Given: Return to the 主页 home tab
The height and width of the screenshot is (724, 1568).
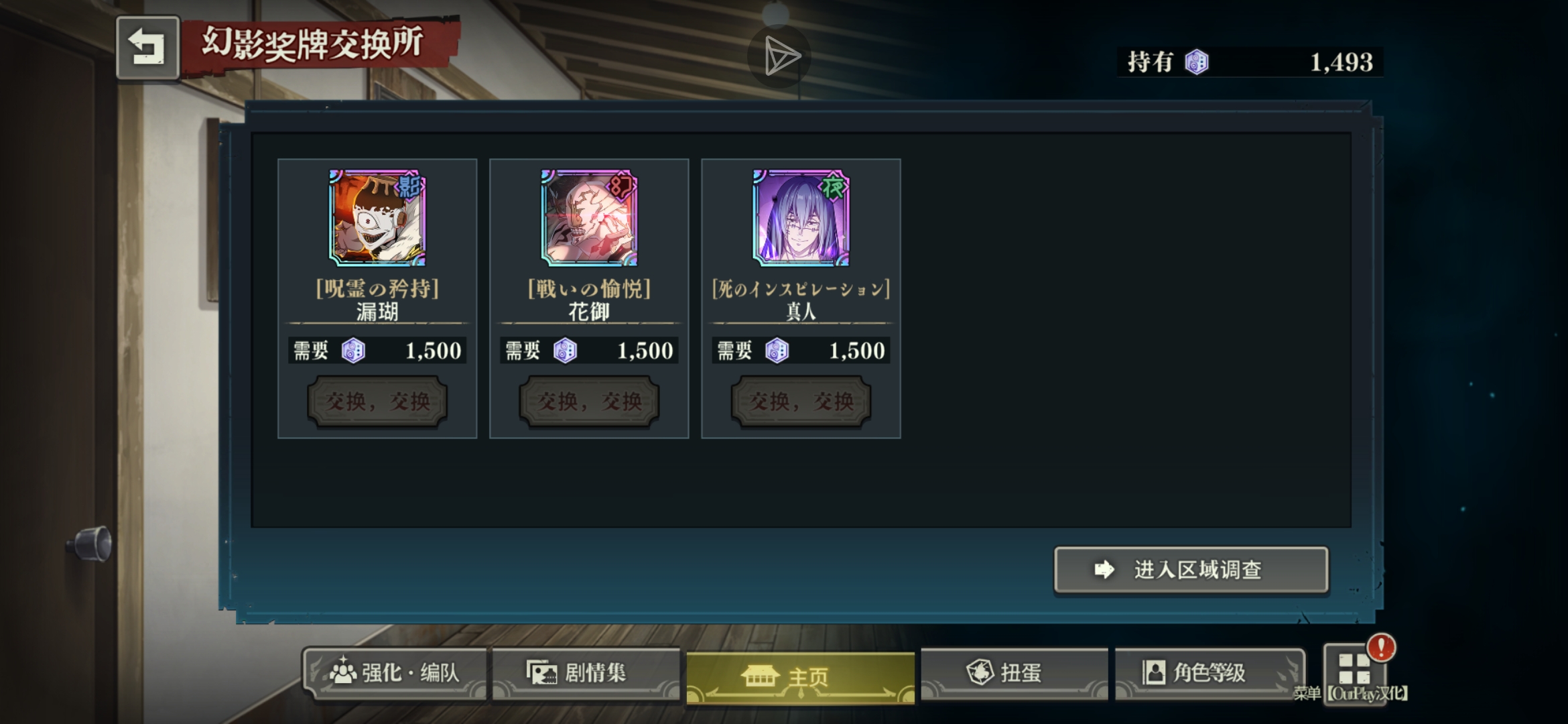Looking at the screenshot, I should (800, 676).
